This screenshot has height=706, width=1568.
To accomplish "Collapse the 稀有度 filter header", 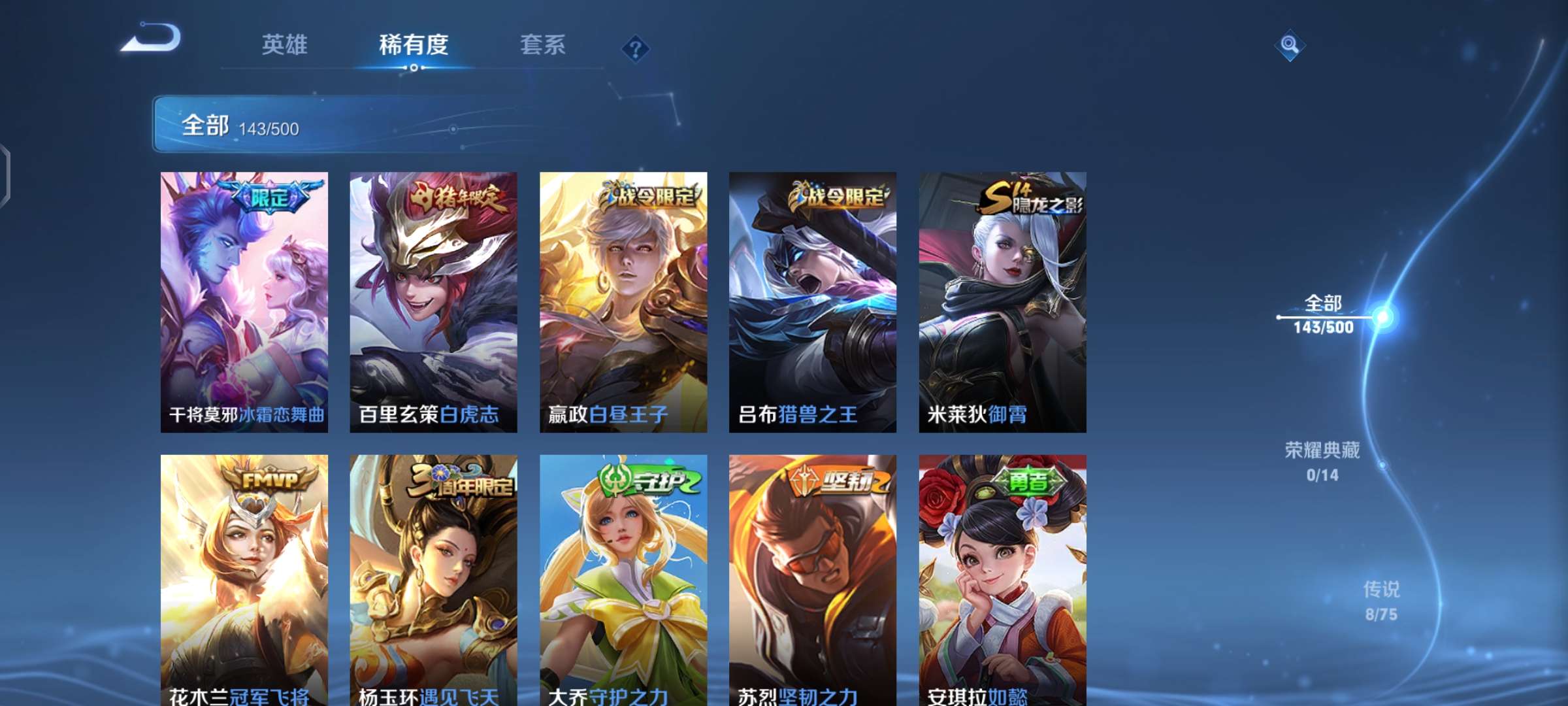I will [x=413, y=44].
